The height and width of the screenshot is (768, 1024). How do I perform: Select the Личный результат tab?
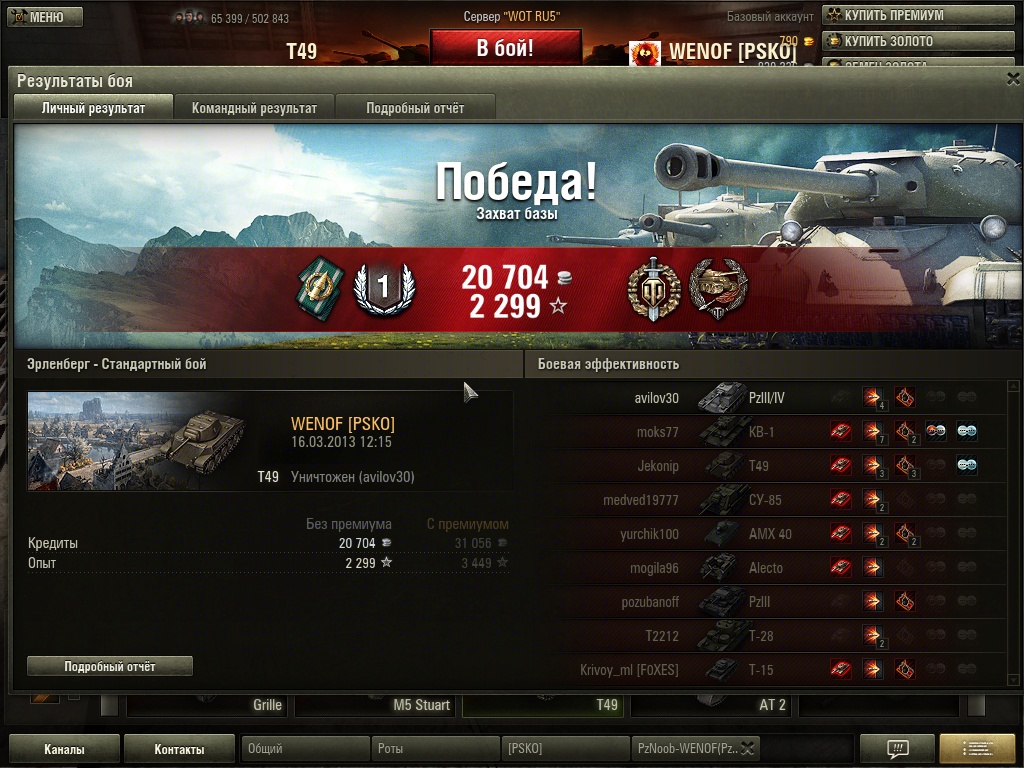tap(93, 108)
